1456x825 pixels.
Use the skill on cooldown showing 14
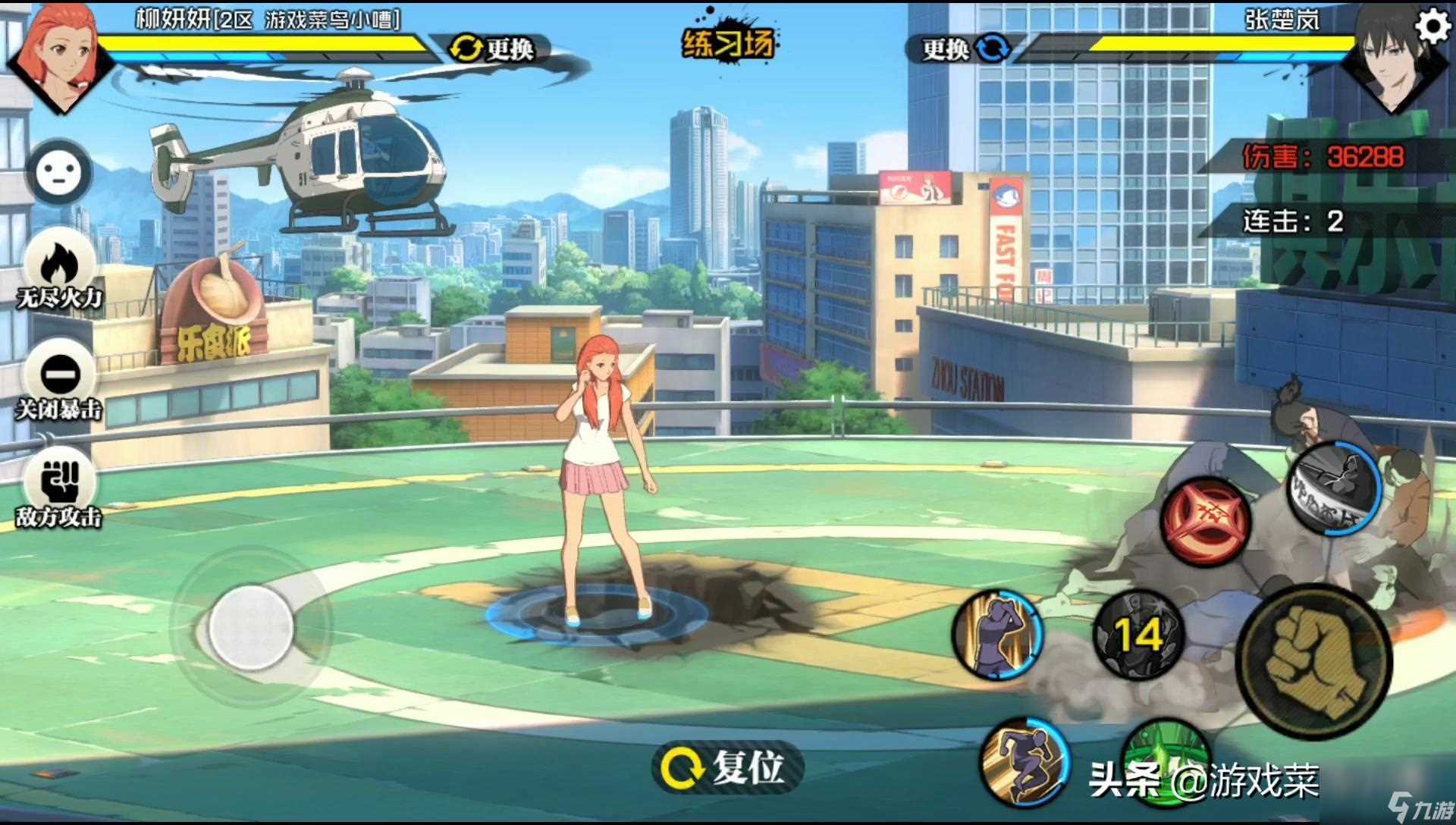(x=1139, y=634)
